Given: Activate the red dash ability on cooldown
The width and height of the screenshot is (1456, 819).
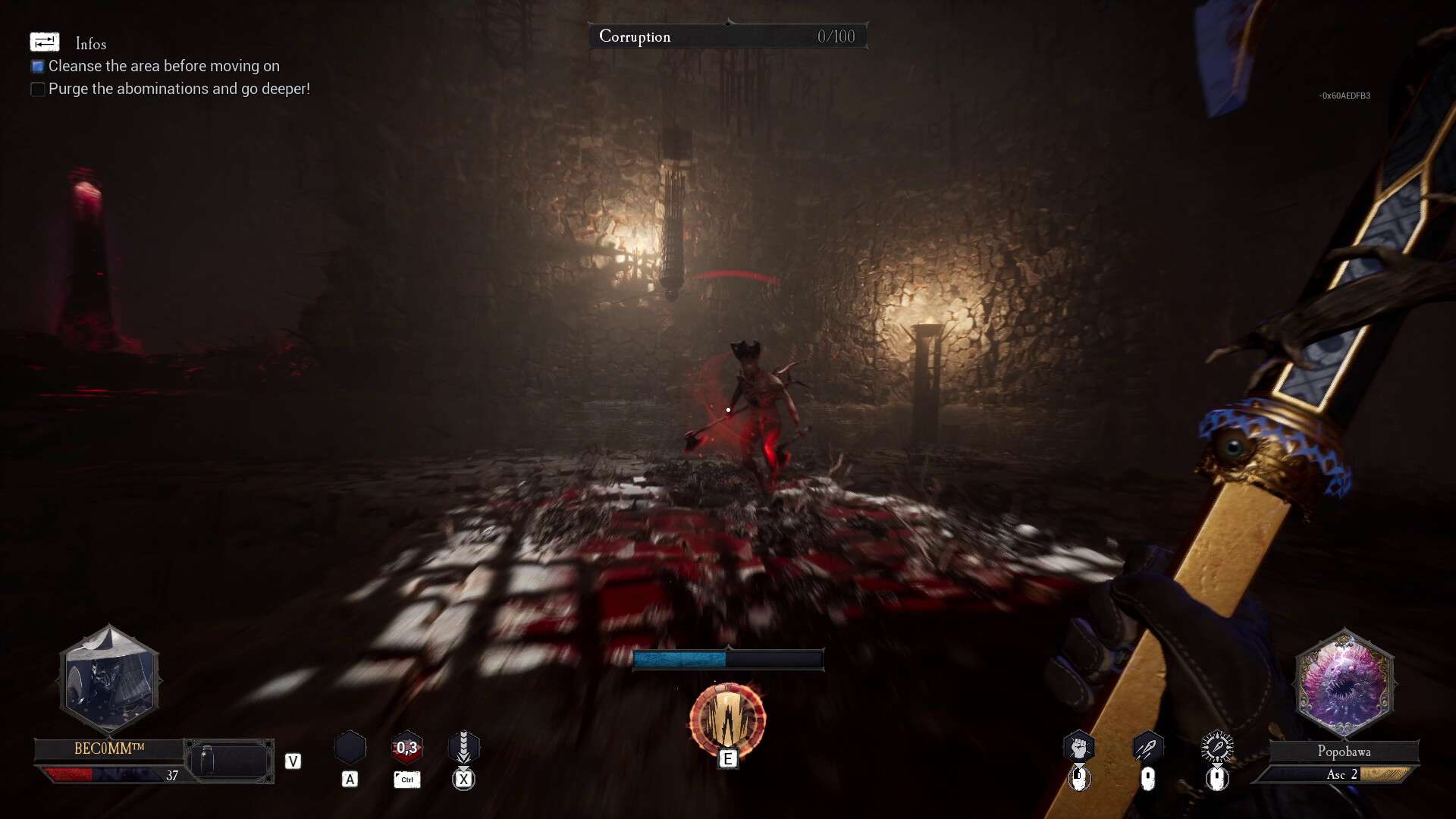Looking at the screenshot, I should click(406, 748).
